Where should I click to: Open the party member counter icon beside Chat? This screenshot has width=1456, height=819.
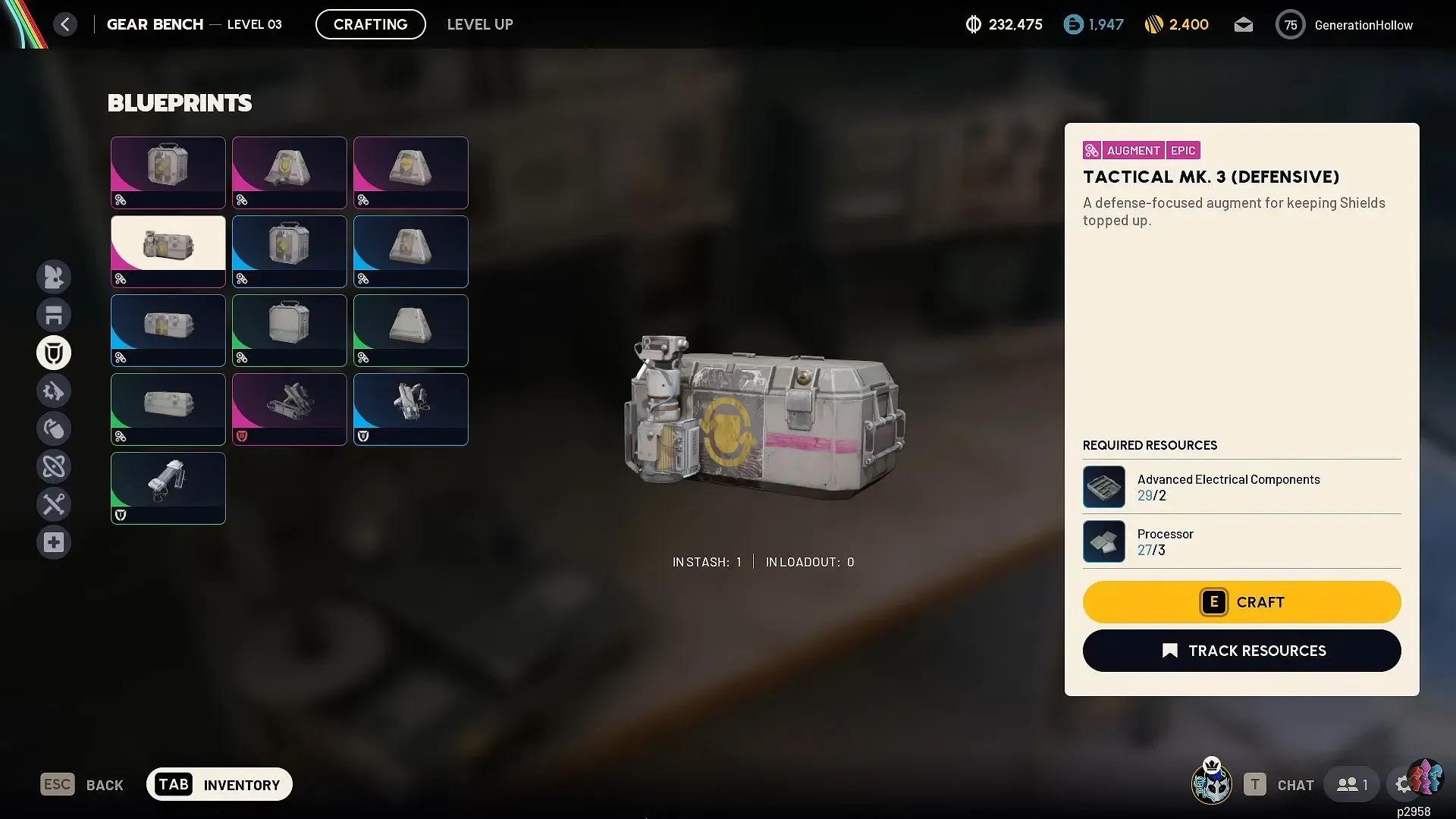click(x=1352, y=784)
